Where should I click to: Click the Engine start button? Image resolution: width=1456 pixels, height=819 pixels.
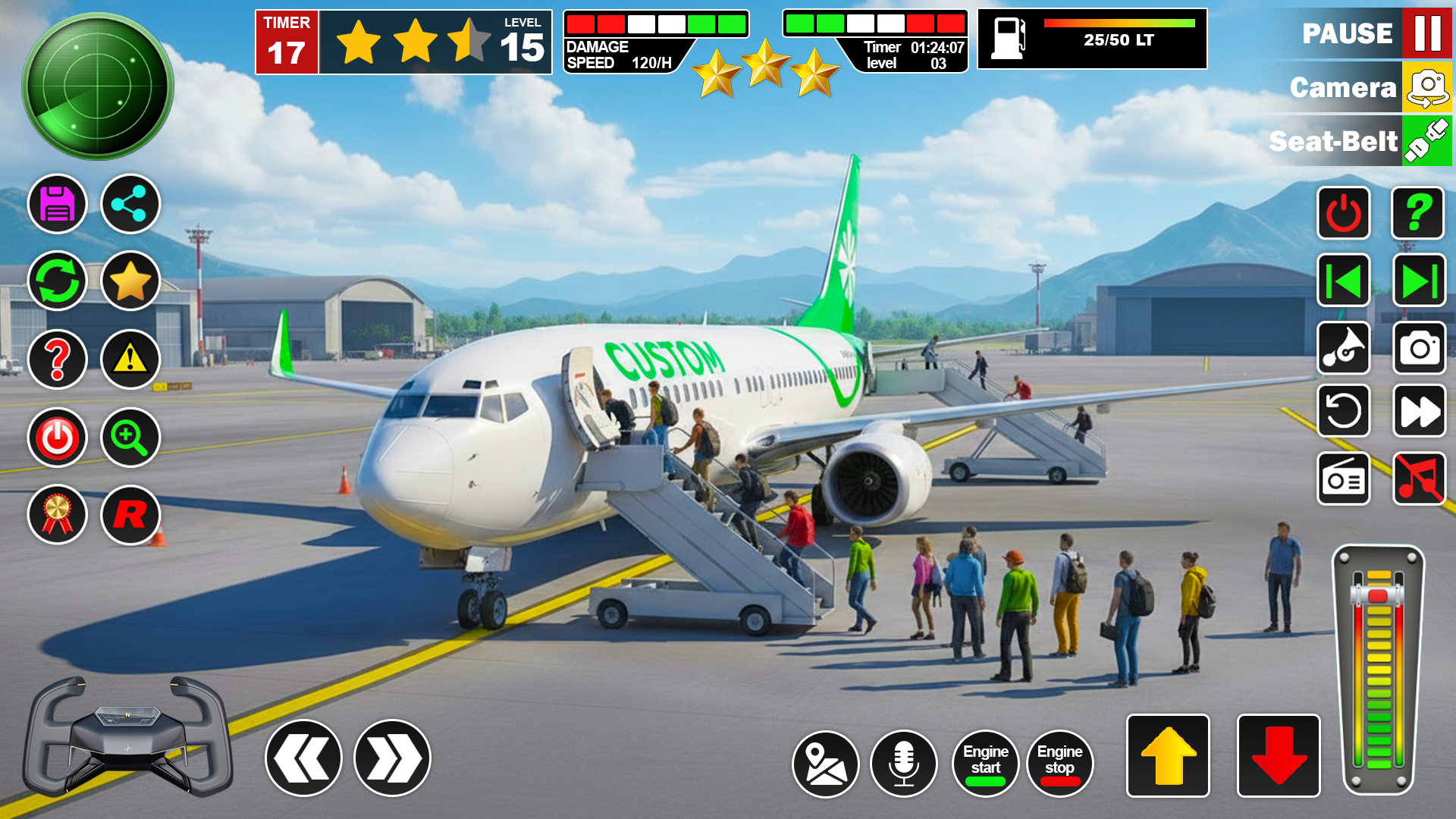985,763
